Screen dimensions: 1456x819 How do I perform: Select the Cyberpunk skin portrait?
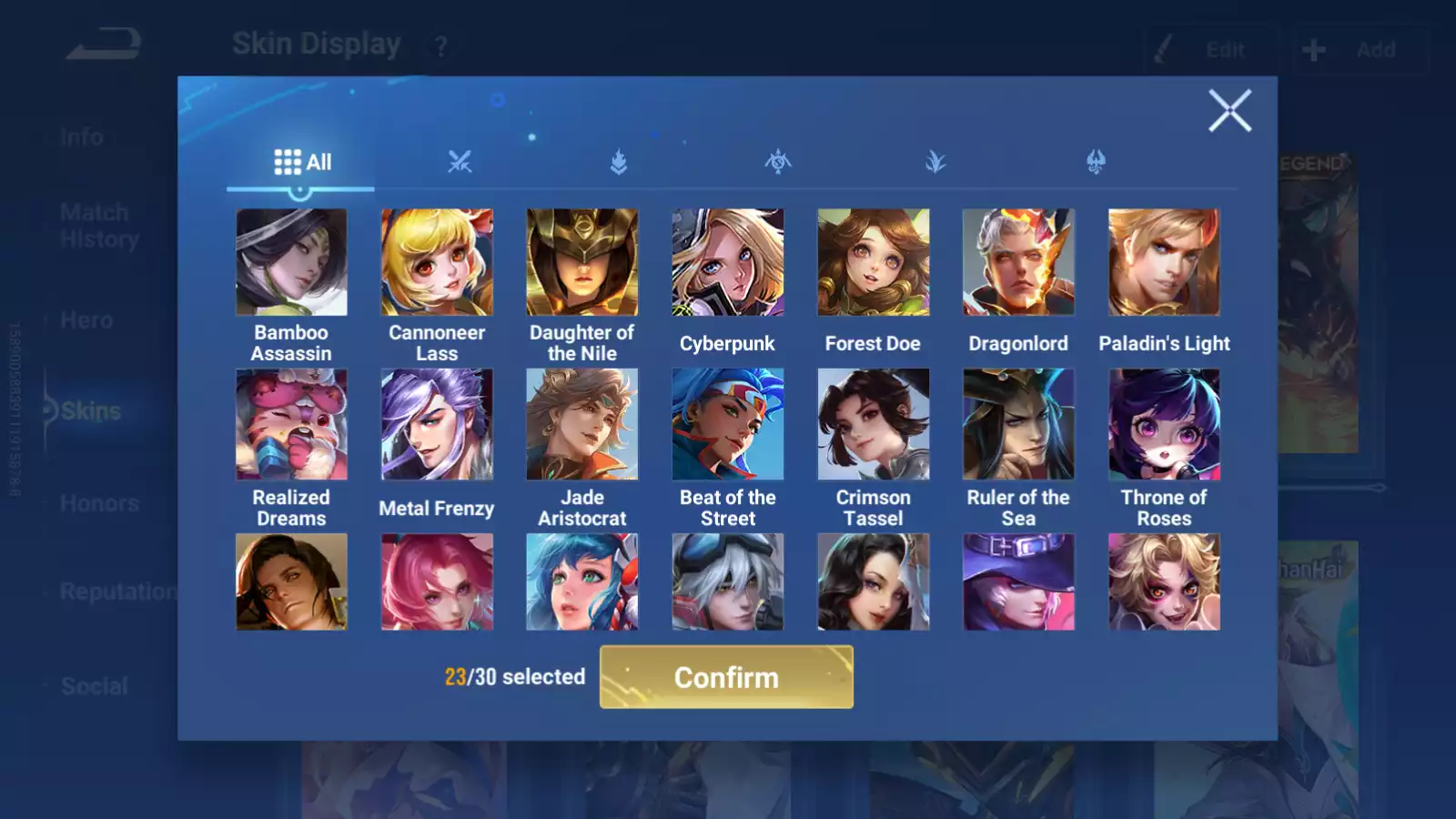coord(728,262)
